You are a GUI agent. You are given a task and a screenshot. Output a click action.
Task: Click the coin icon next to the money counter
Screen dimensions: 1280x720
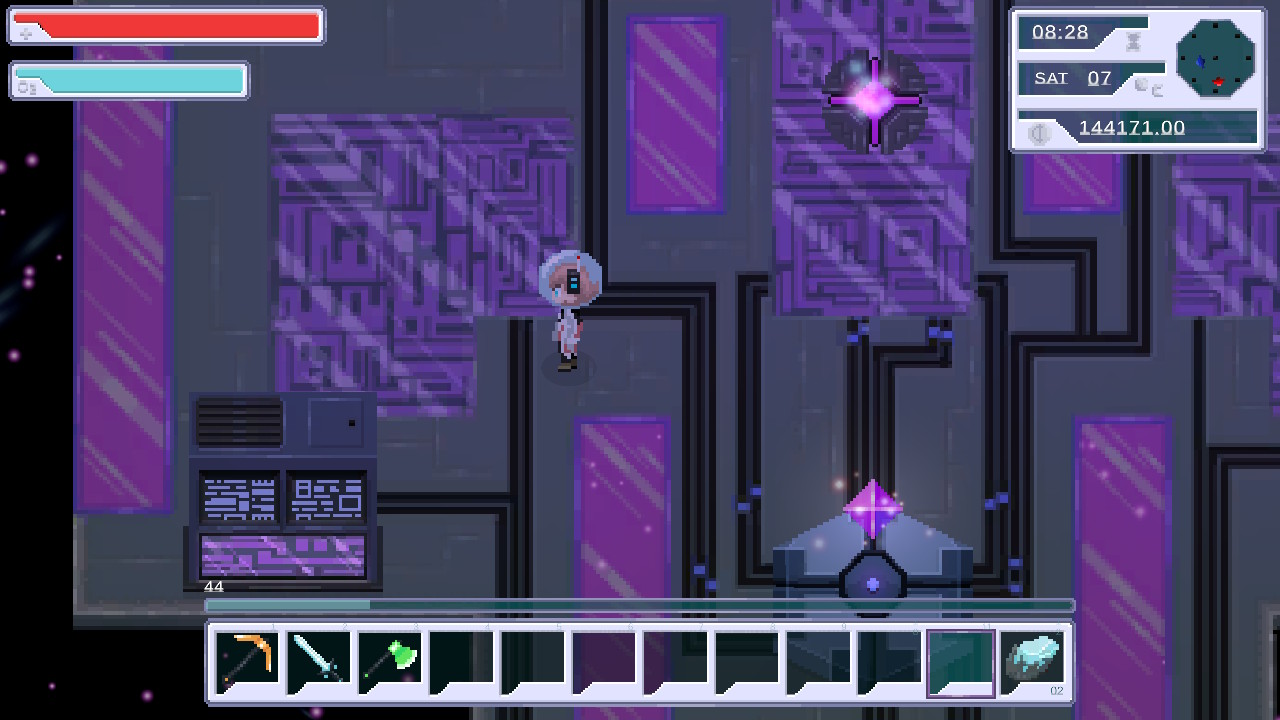(x=1041, y=133)
